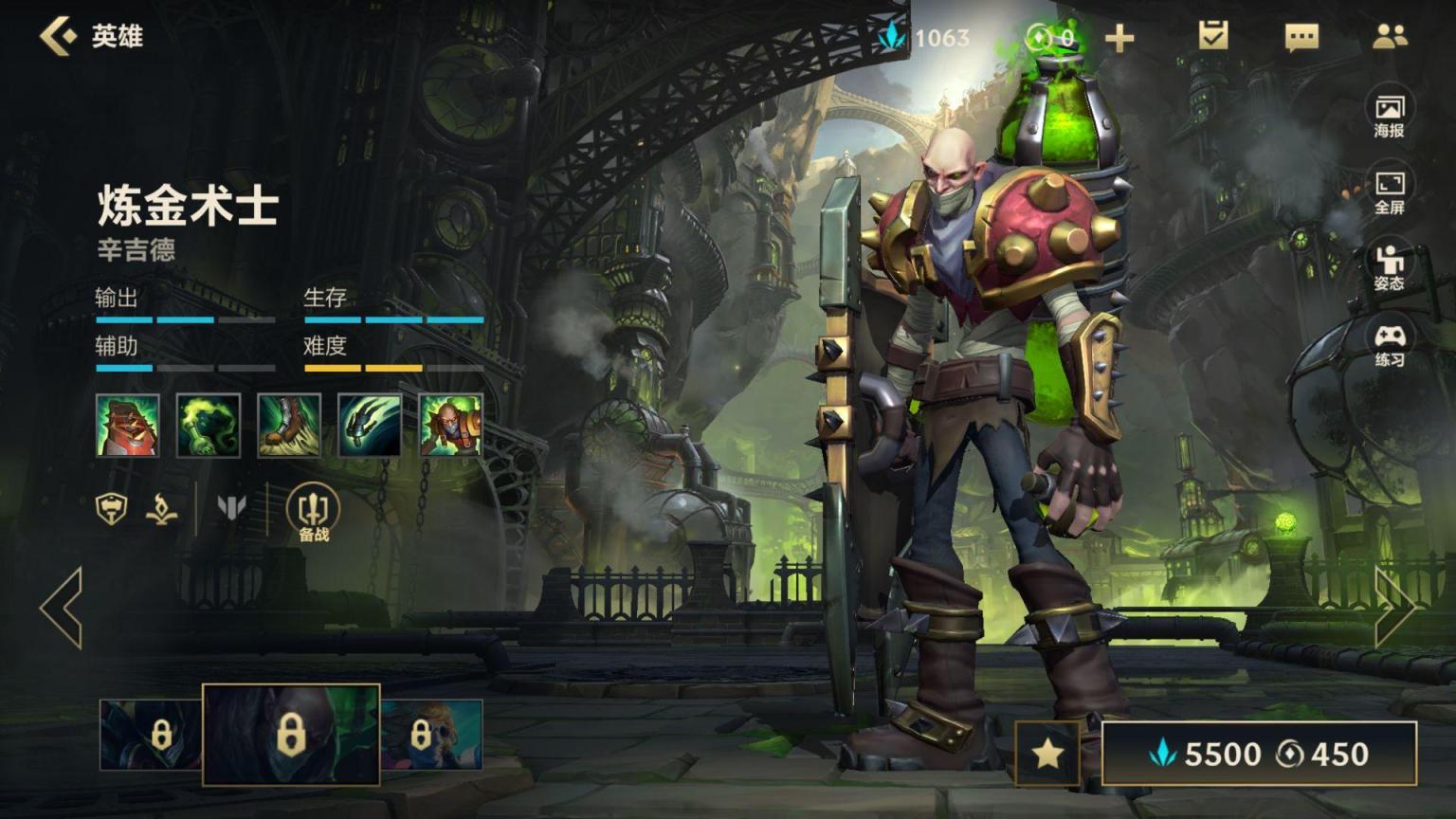
Task: Select the boot kick ability icon
Action: [289, 426]
